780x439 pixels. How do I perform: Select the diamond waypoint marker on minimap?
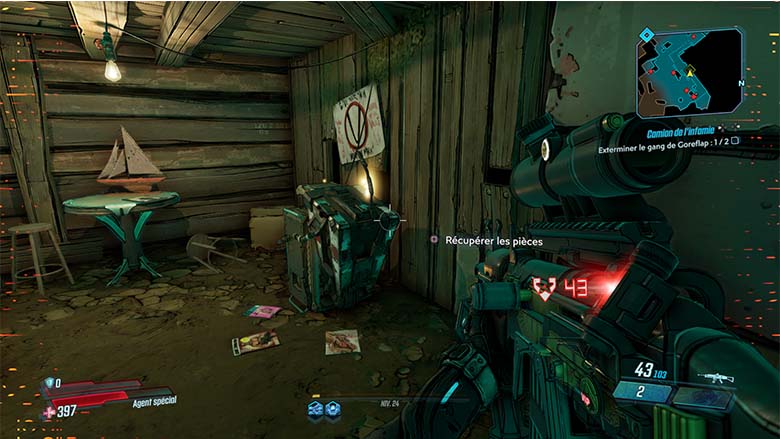[646, 35]
